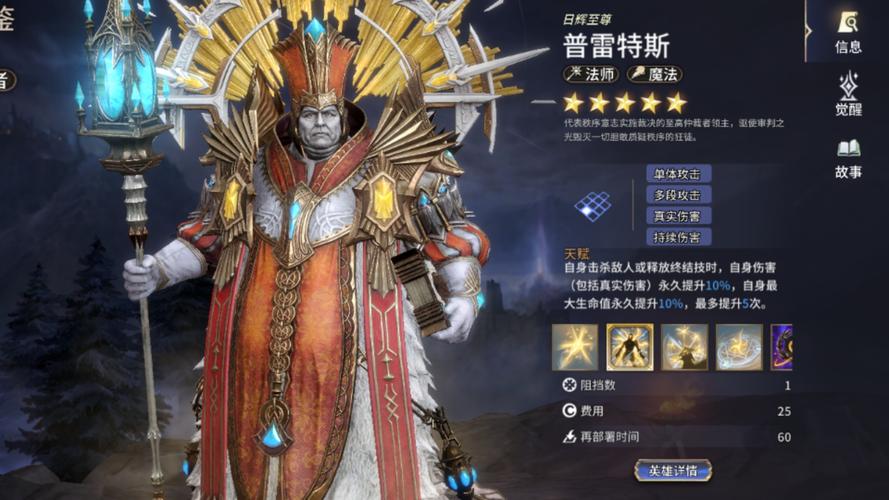
Task: Choose the 单体攻击 trait label
Action: coord(678,175)
